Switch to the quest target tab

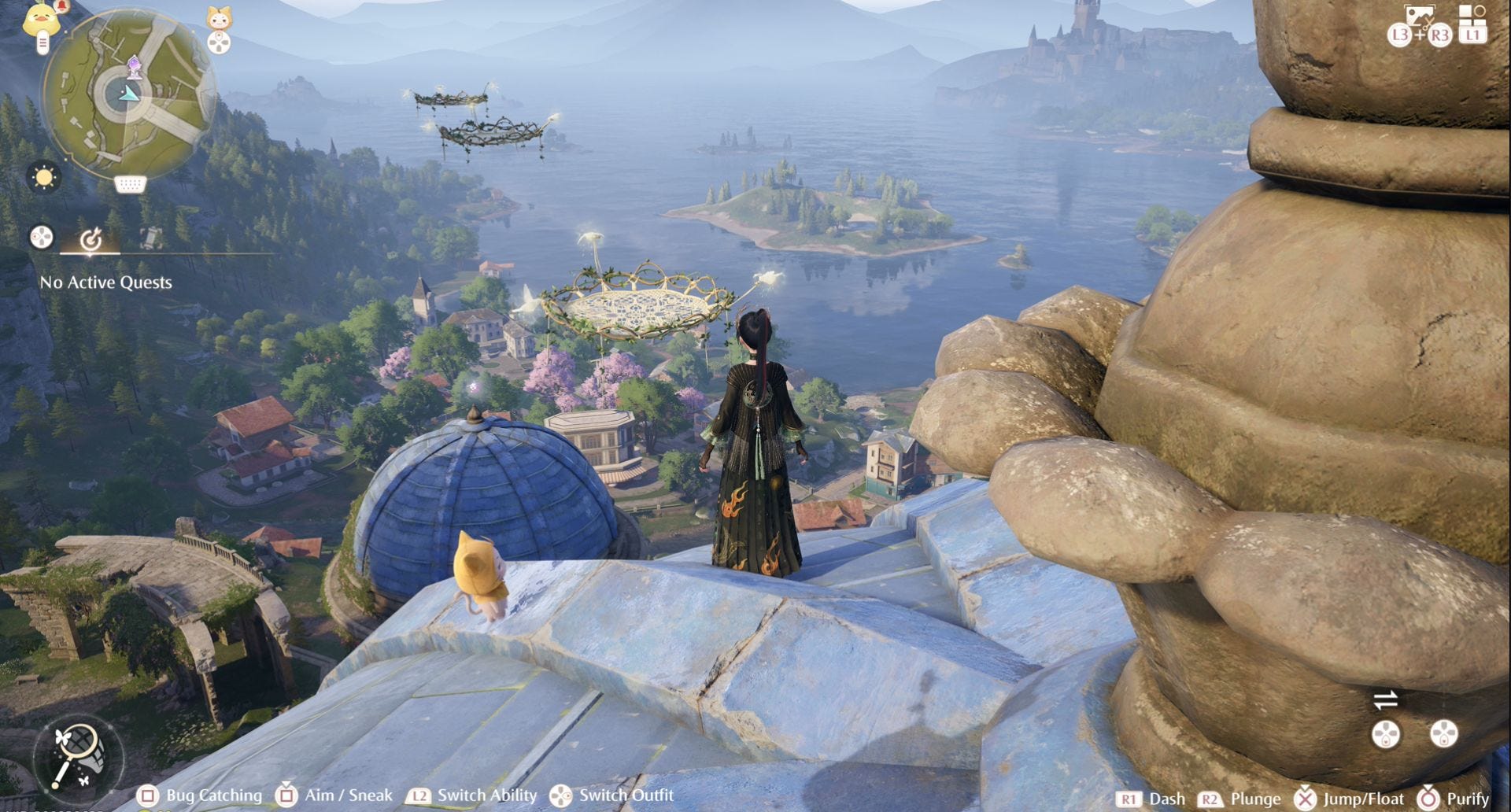click(x=91, y=238)
